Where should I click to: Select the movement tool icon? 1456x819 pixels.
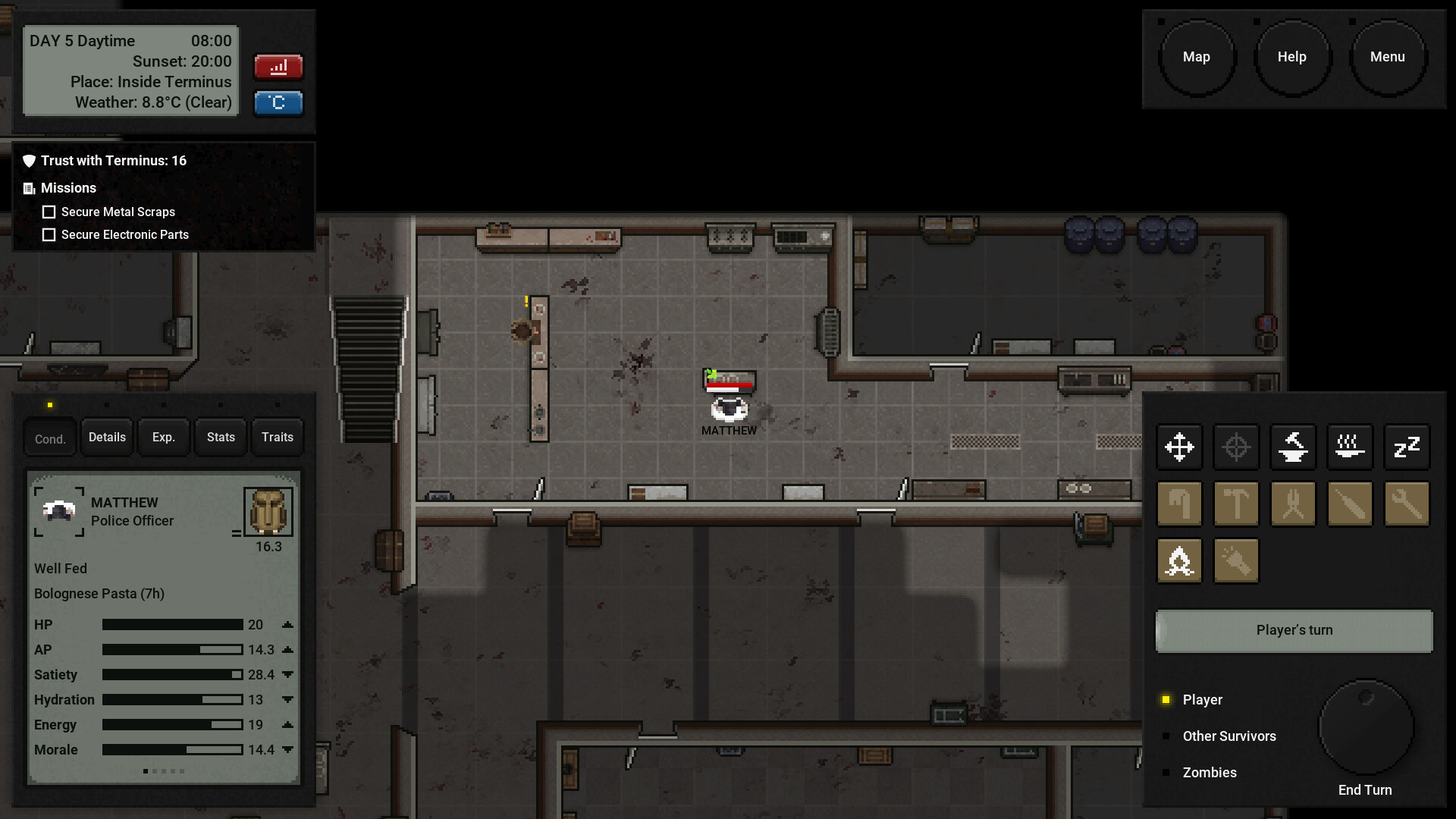tap(1179, 447)
